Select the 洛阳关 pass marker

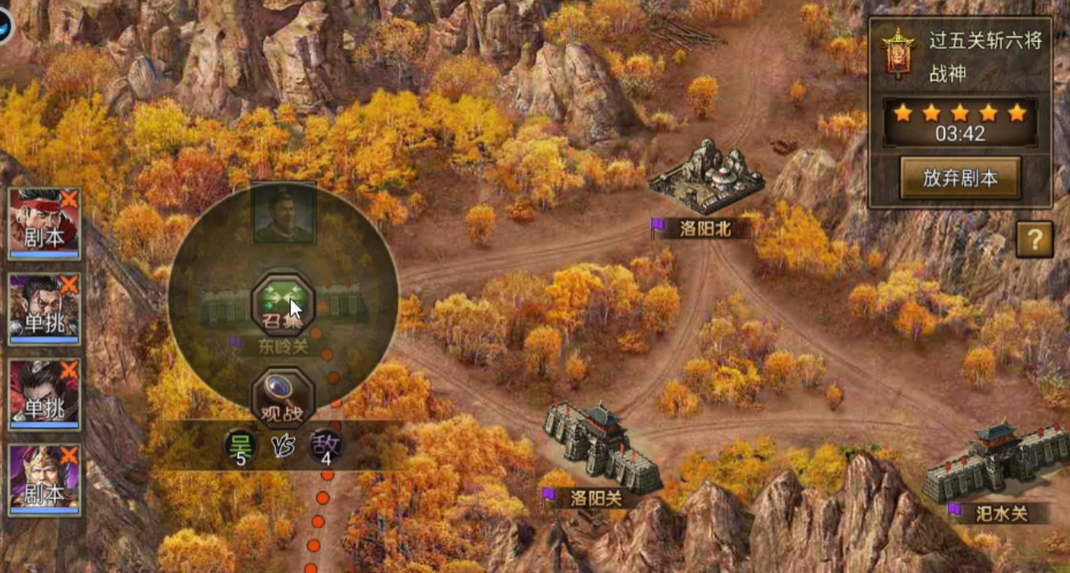tap(601, 448)
